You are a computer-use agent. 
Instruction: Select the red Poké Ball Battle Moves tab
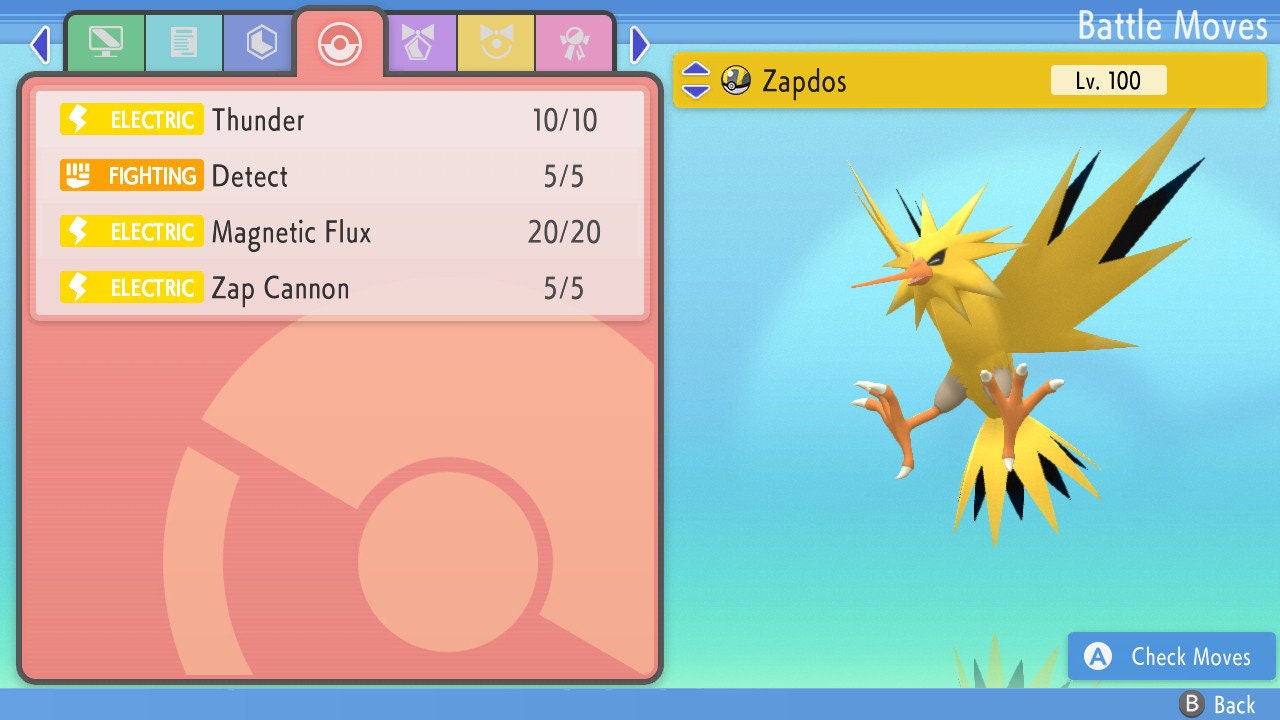[340, 43]
